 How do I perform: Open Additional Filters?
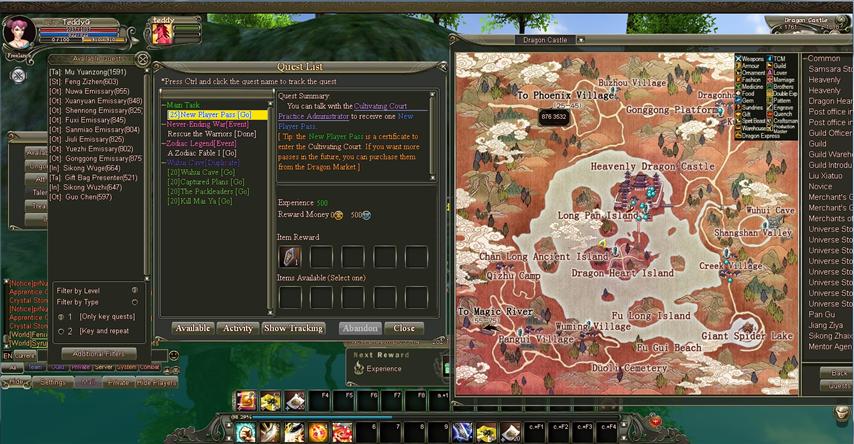pos(98,353)
